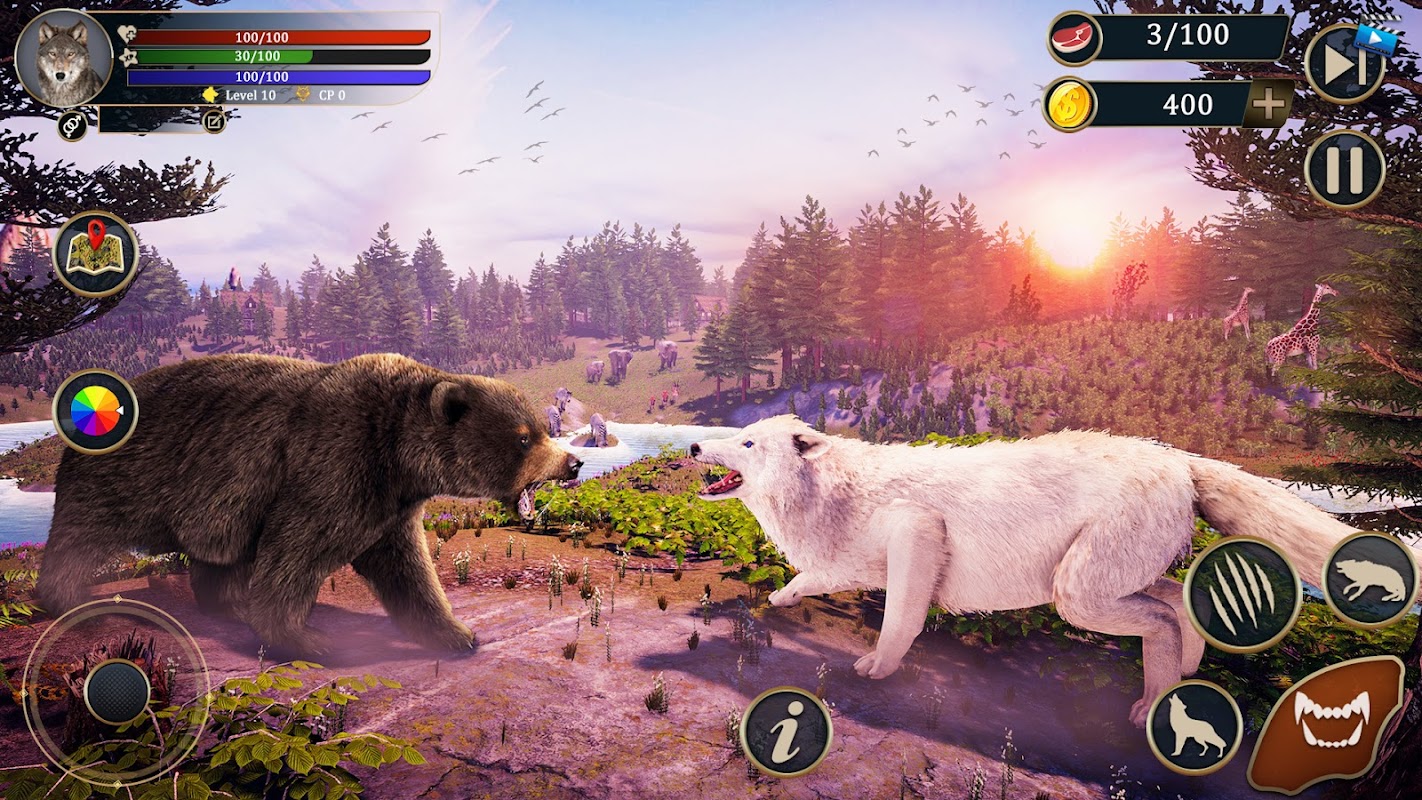Tap the wolf portrait avatar
The image size is (1422, 800).
point(64,59)
